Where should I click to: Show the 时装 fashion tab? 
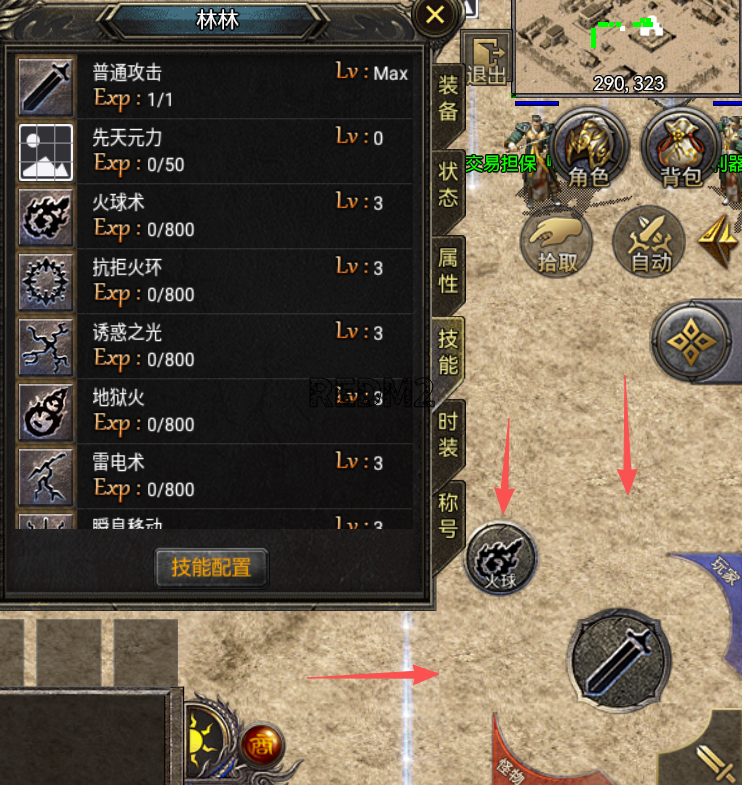[448, 435]
